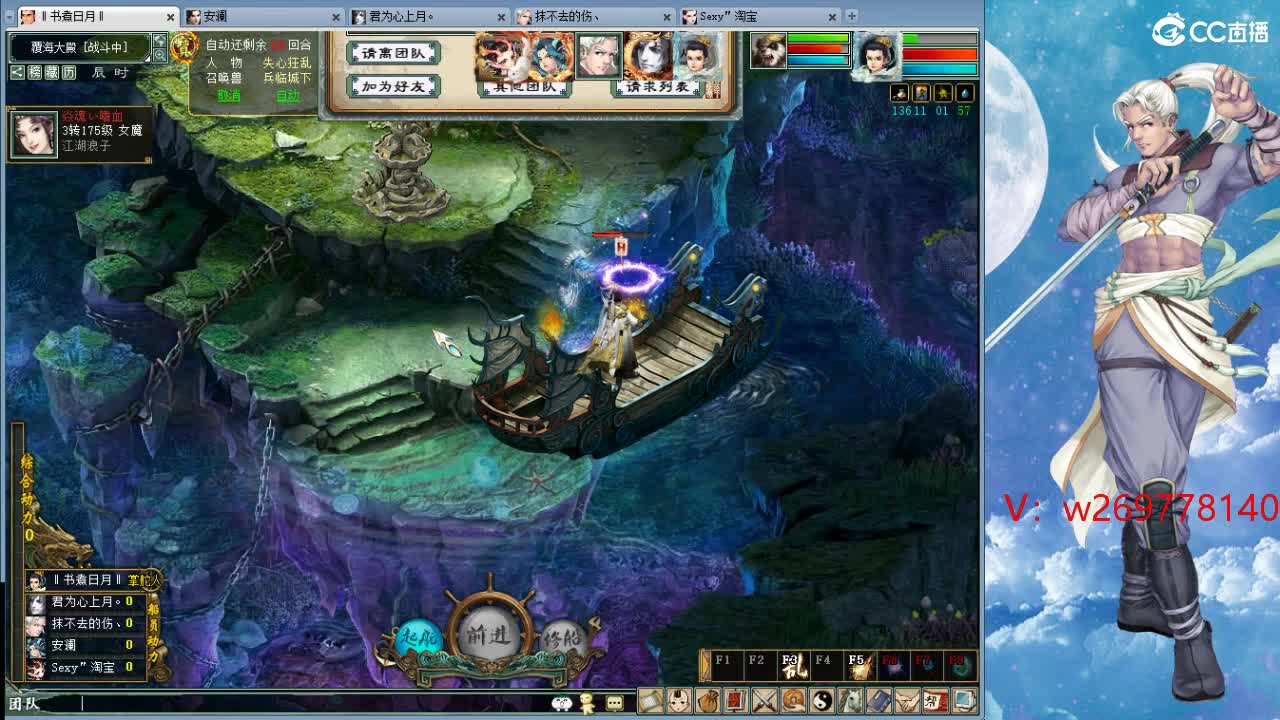This screenshot has width=1280, height=720.
Task: Open the yin-yang taiji skill icon
Action: click(823, 702)
